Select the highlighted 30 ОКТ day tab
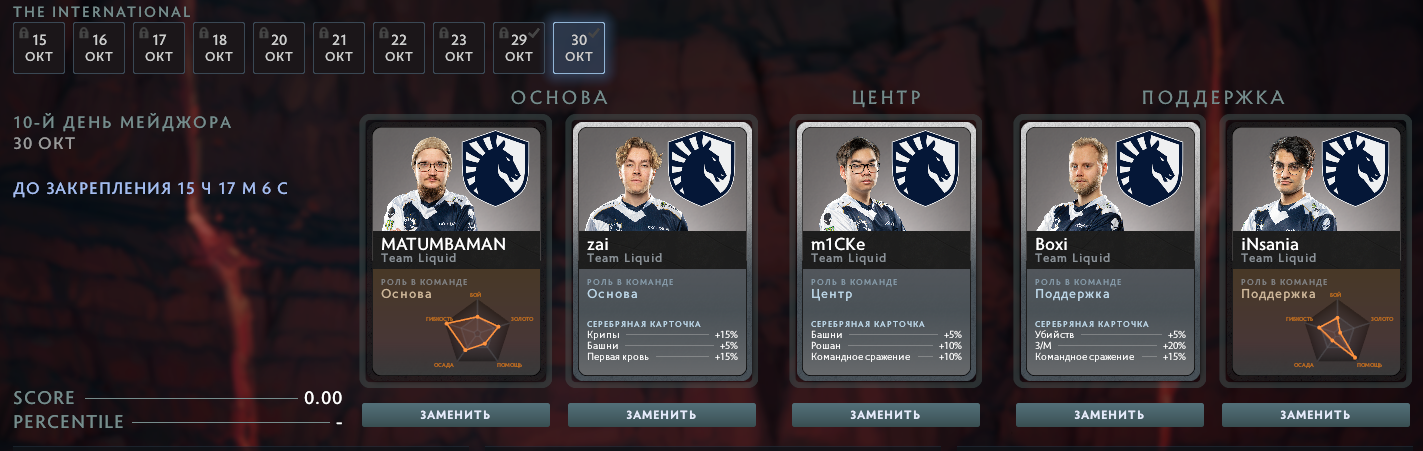The width and height of the screenshot is (1423, 451). pos(579,48)
